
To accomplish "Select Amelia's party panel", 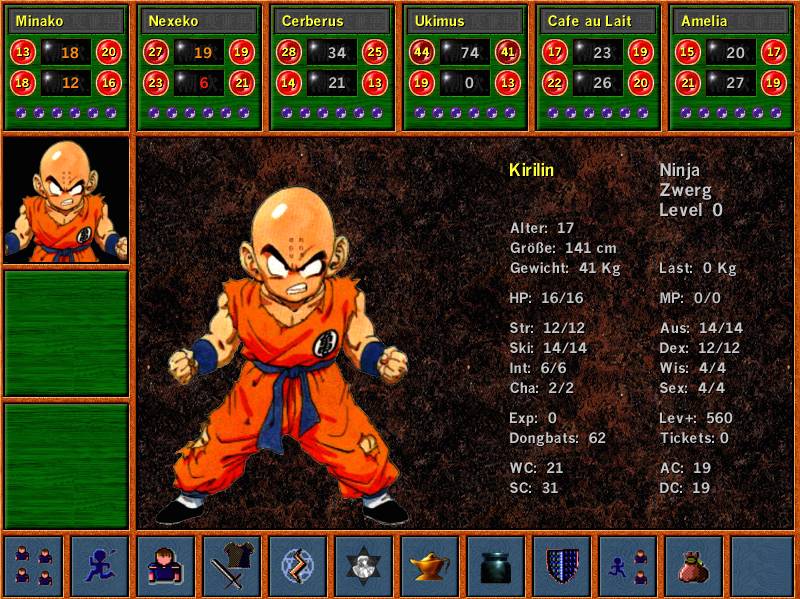I will (x=731, y=67).
